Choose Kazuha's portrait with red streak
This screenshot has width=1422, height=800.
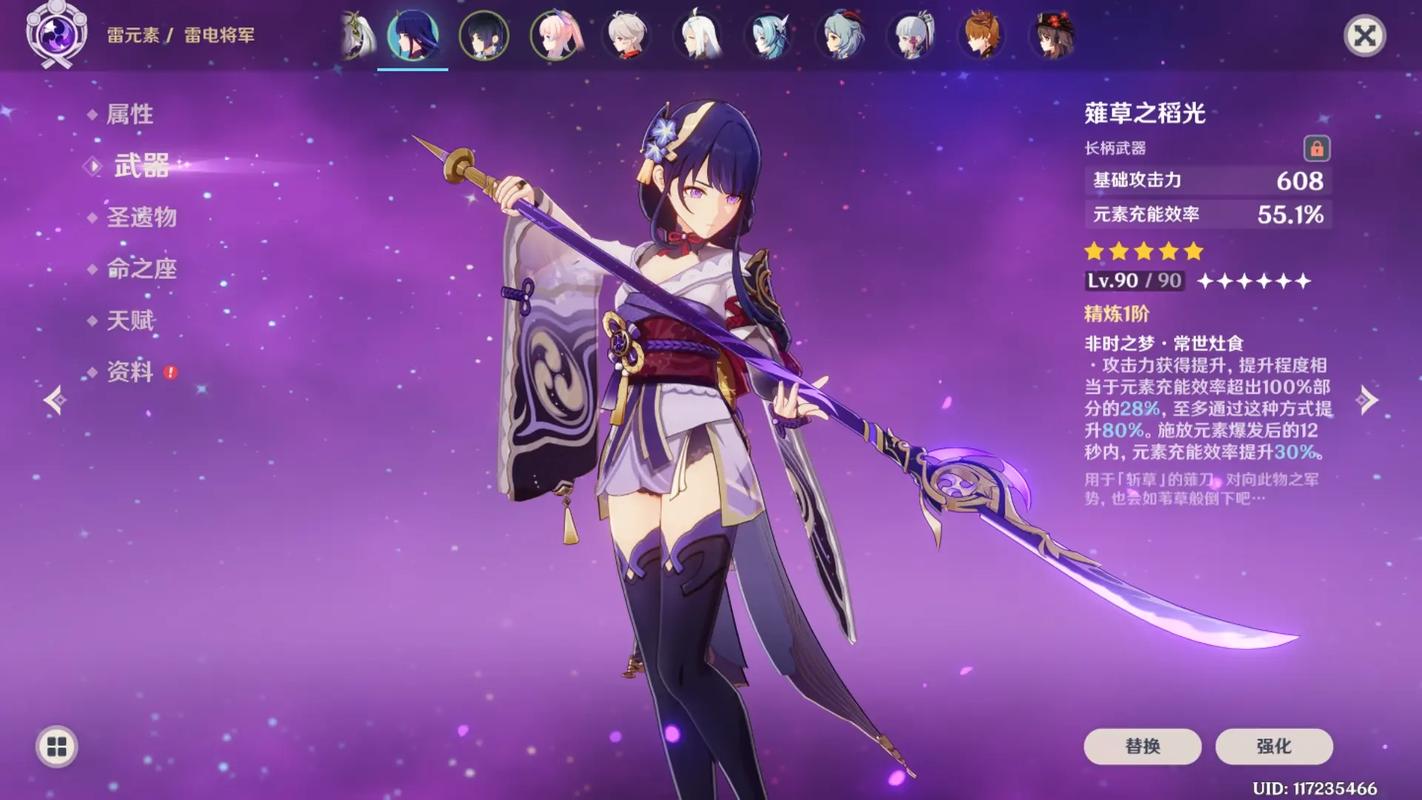627,36
